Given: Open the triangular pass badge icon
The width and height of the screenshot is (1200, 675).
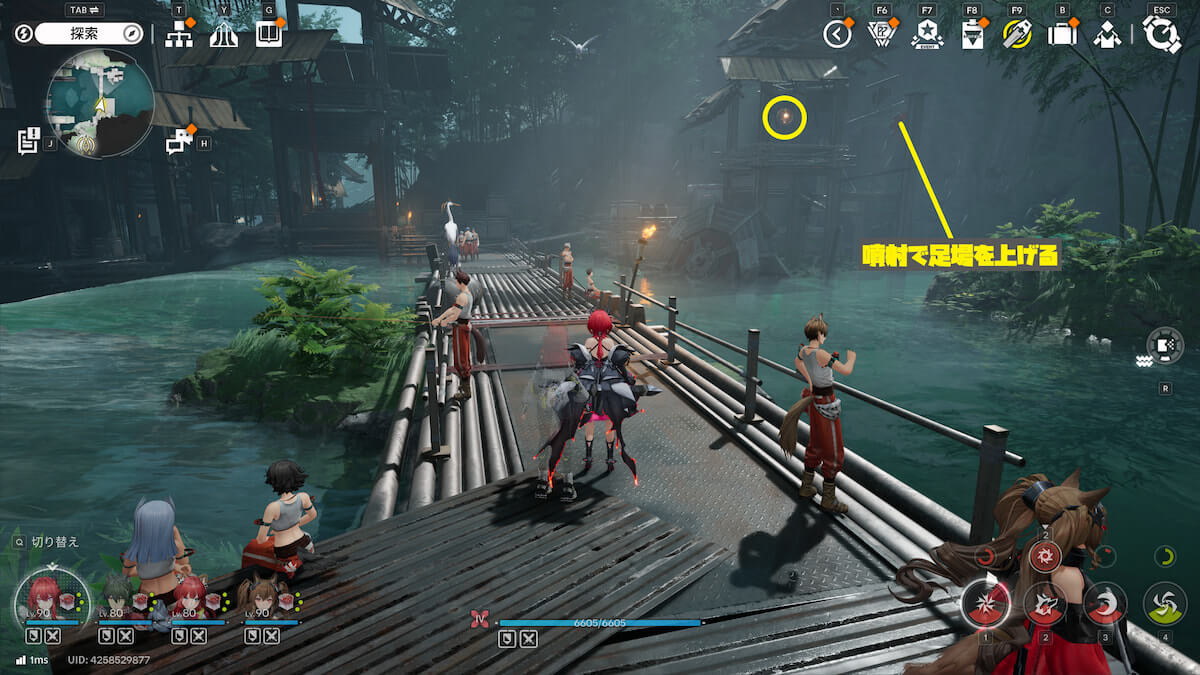Looking at the screenshot, I should tap(882, 35).
